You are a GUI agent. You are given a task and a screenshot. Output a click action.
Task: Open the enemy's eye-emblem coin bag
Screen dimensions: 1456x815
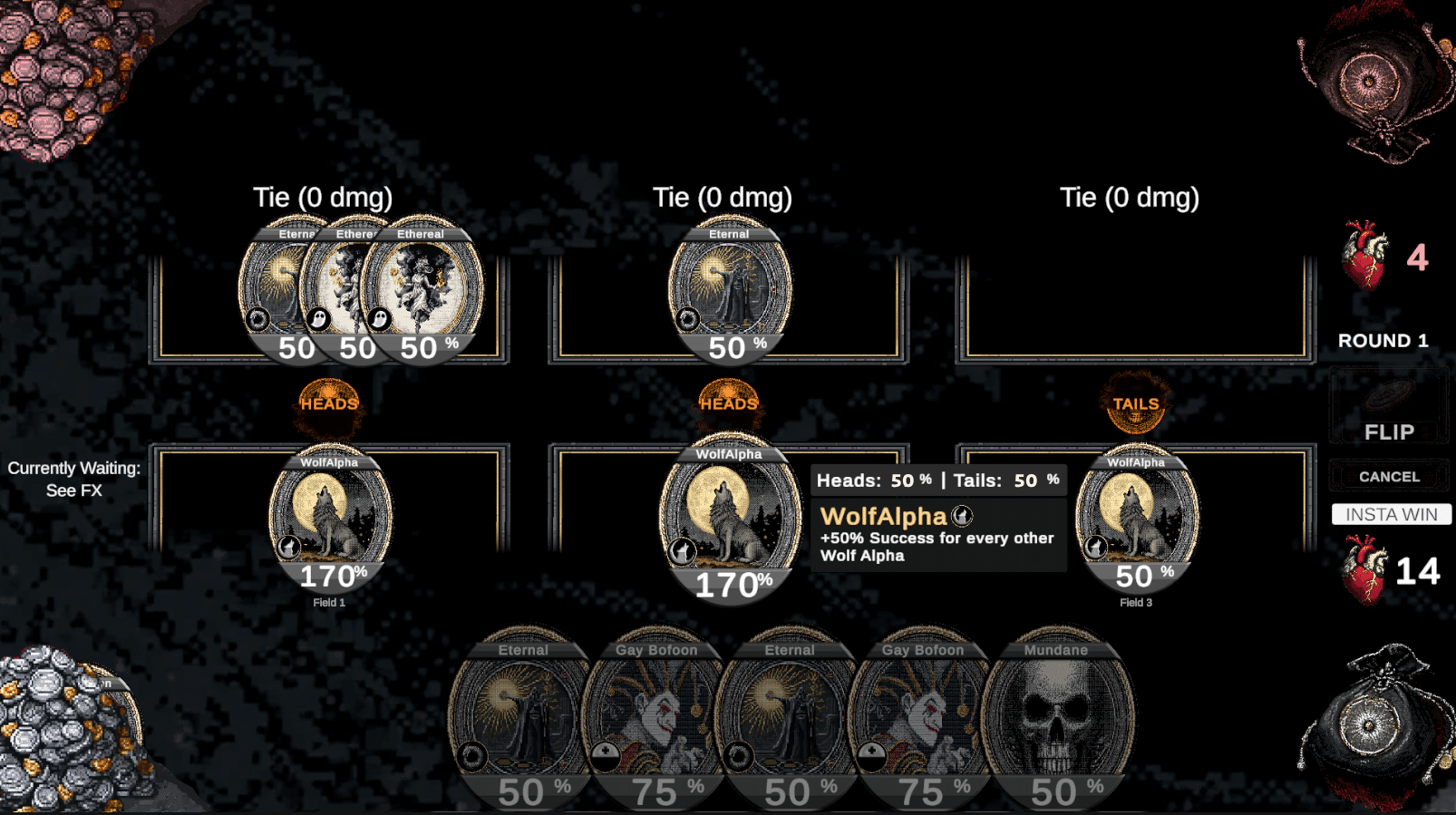coord(1368,83)
